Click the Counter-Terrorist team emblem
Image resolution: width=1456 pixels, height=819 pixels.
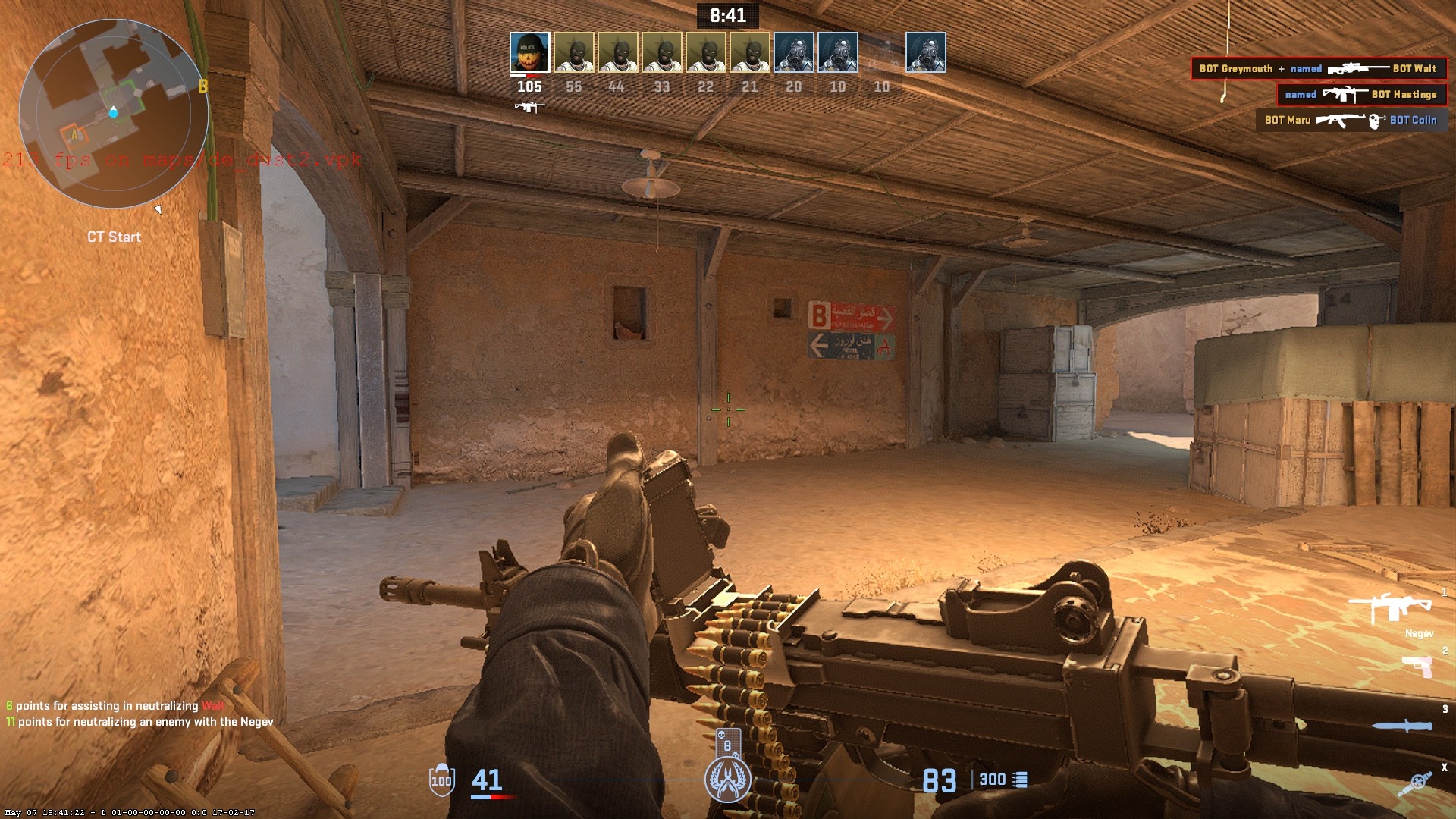(x=727, y=780)
